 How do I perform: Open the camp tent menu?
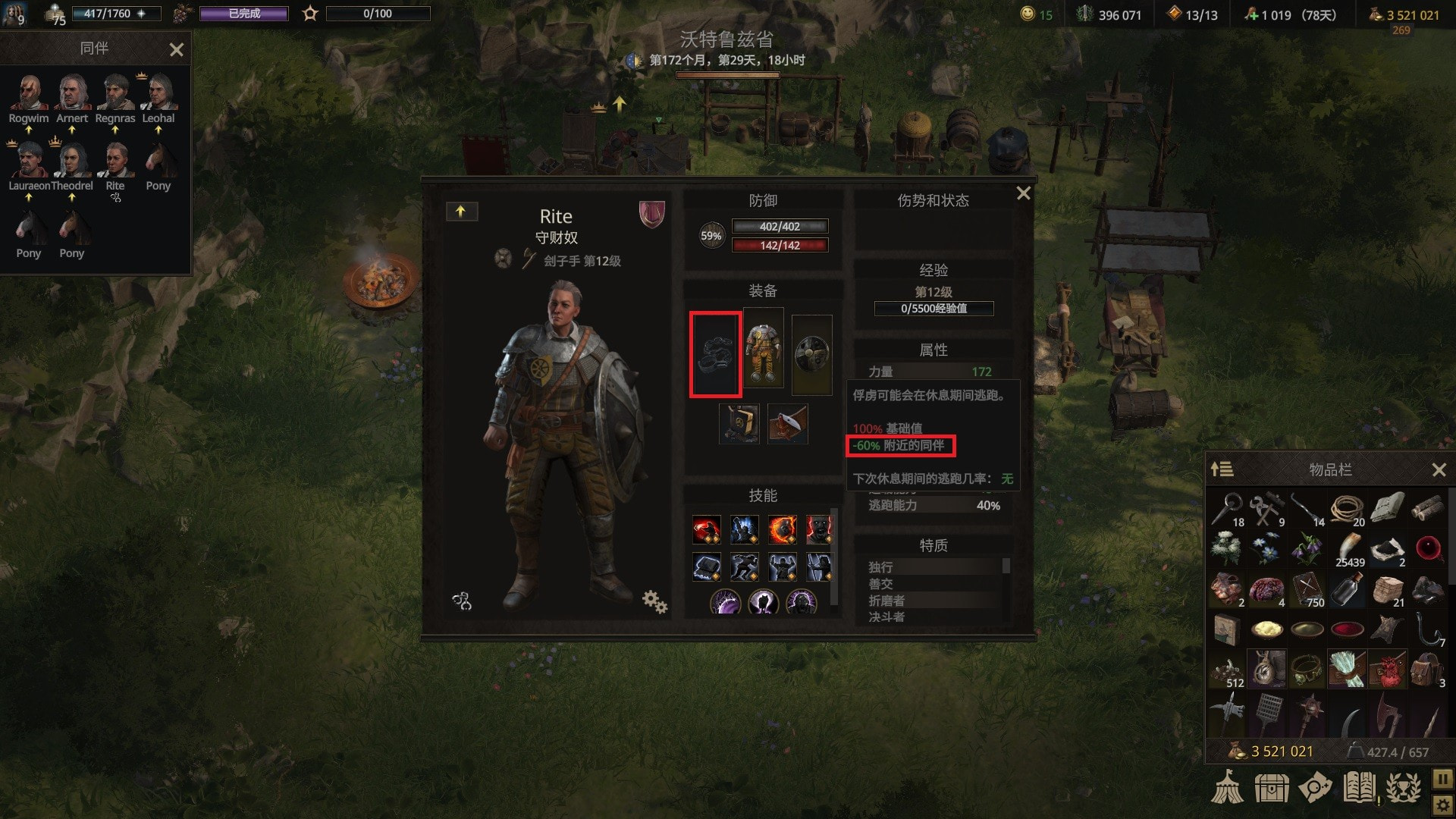tap(1227, 787)
